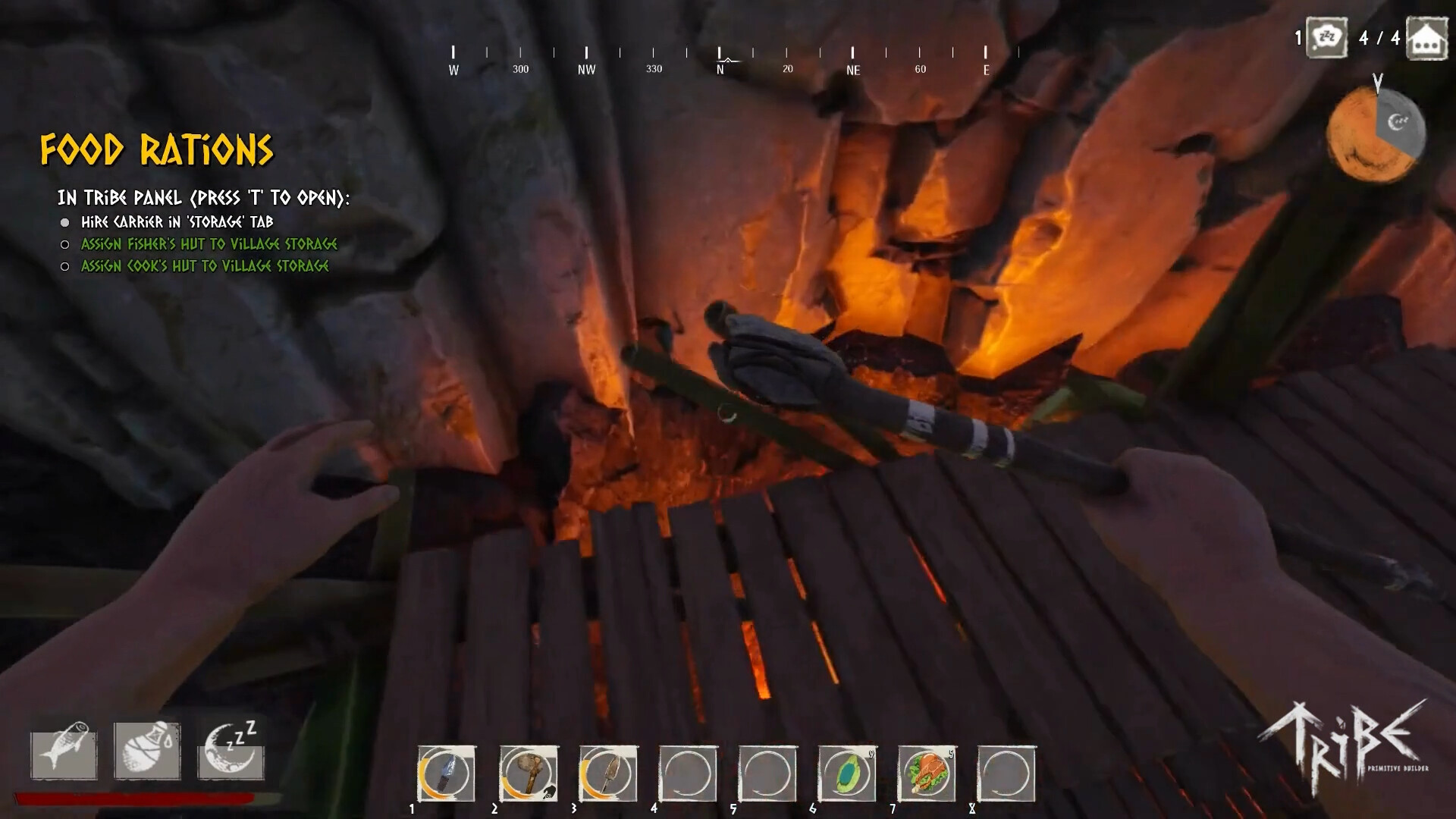Image resolution: width=1456 pixels, height=819 pixels.
Task: Click the compass north marker
Action: 719,59
